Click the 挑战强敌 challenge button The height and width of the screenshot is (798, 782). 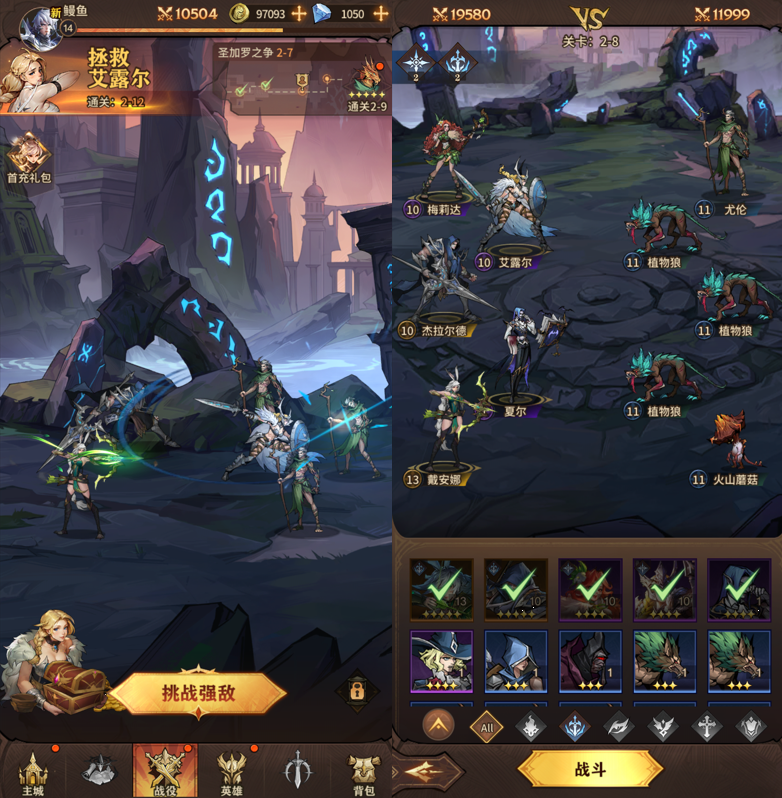pyautogui.click(x=198, y=693)
